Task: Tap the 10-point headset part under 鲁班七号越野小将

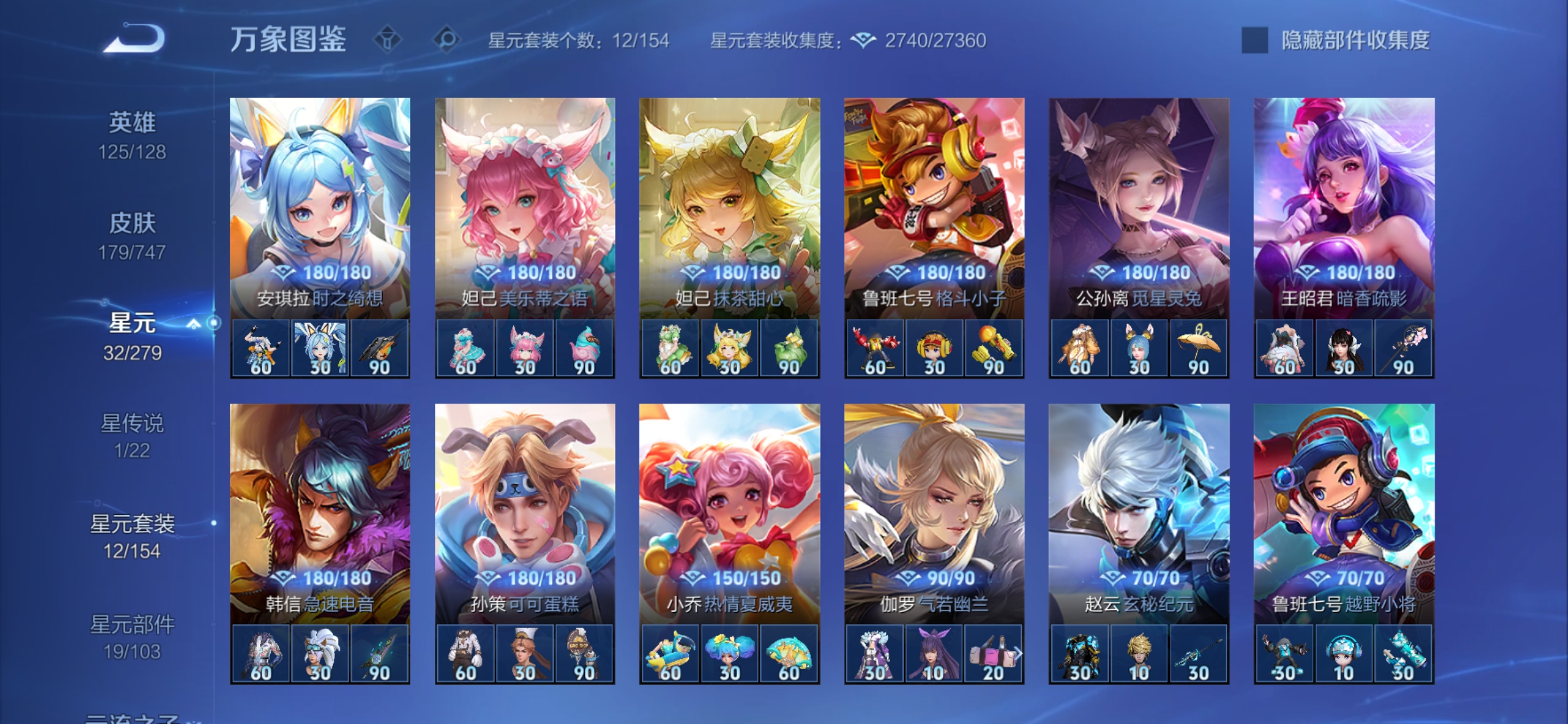Action: point(1343,654)
